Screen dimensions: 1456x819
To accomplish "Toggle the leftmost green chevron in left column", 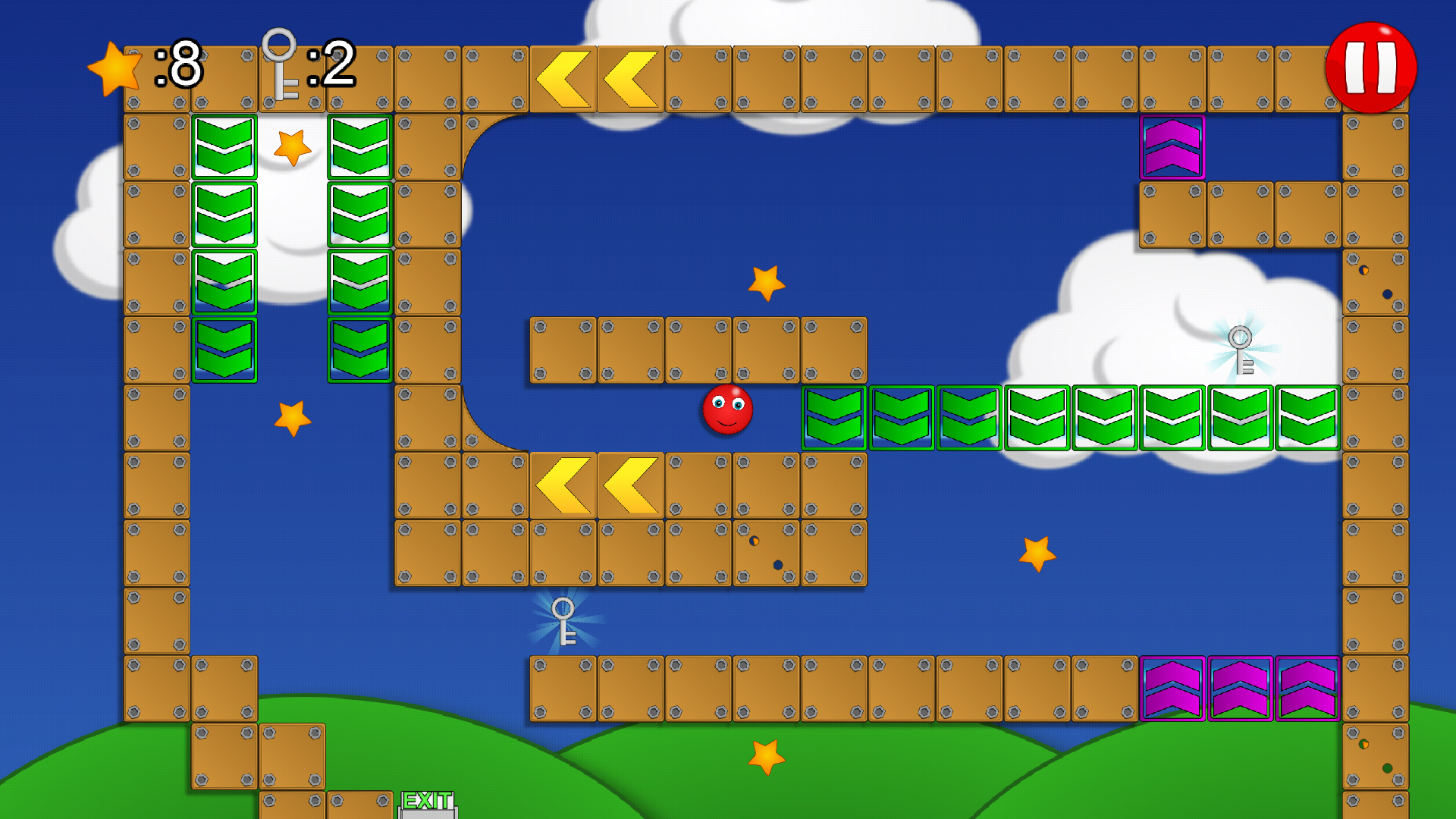I will [224, 144].
